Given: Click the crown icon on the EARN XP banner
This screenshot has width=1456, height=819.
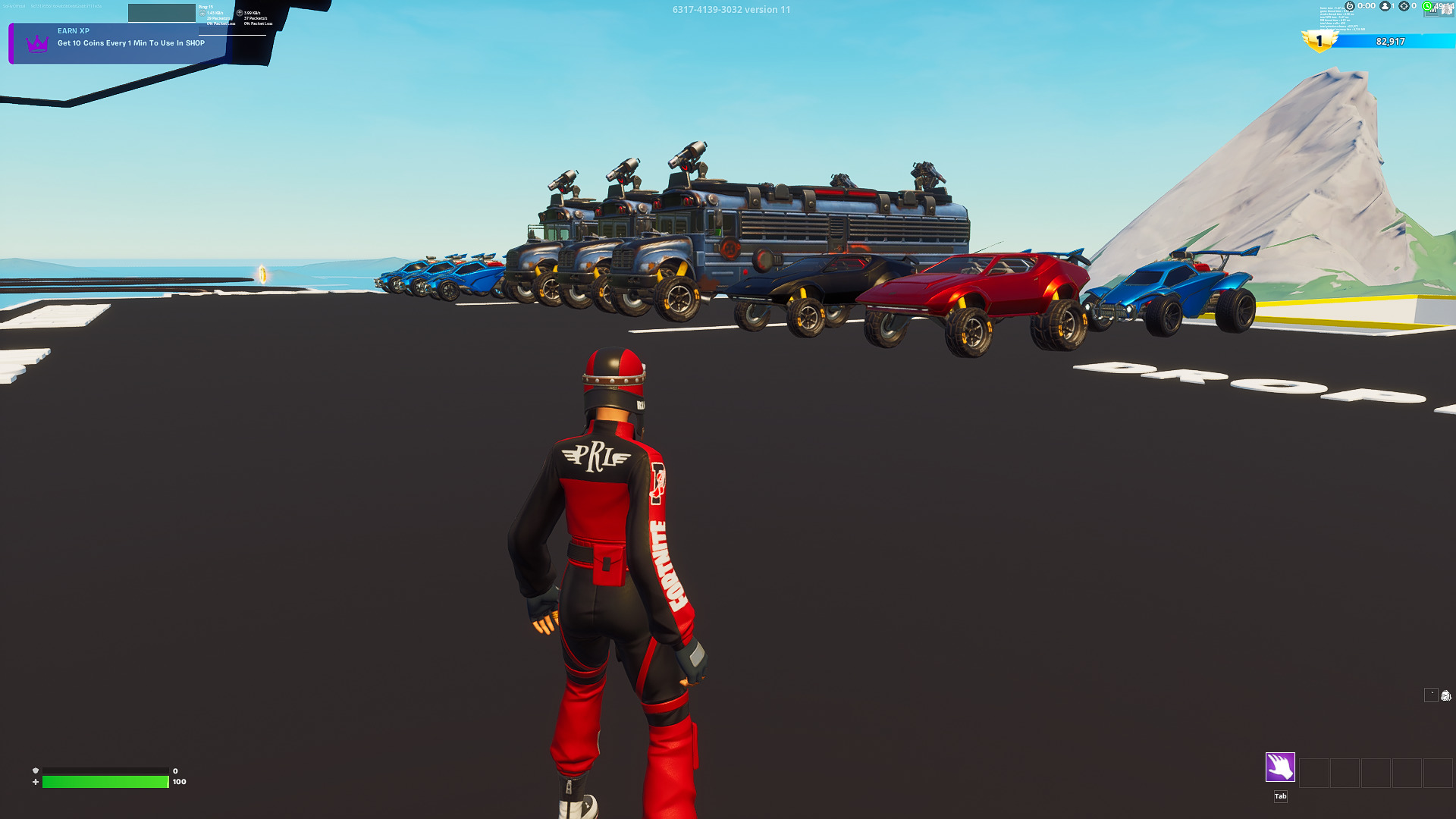Looking at the screenshot, I should 36,44.
